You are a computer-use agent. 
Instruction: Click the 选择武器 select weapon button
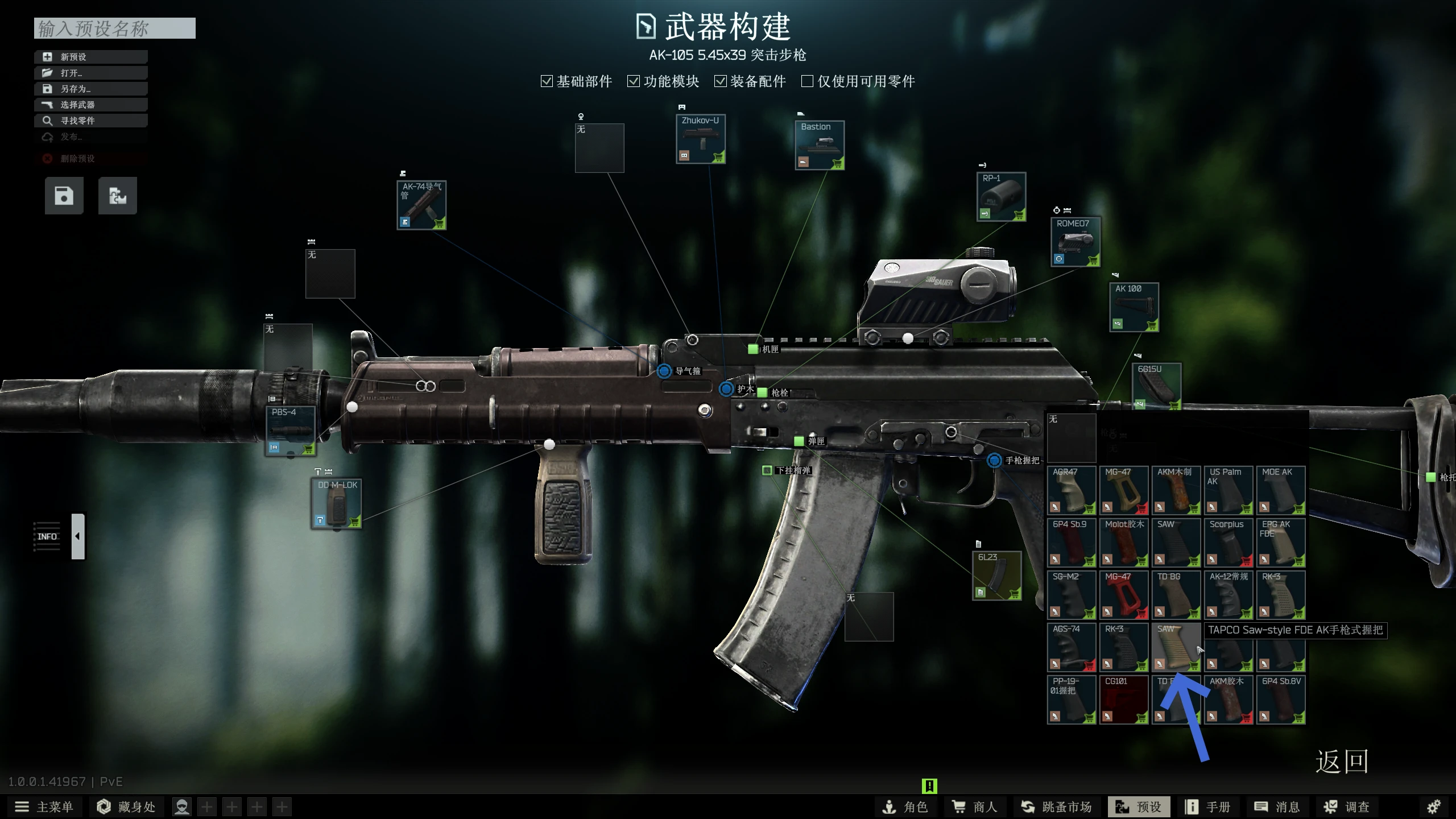click(x=77, y=104)
